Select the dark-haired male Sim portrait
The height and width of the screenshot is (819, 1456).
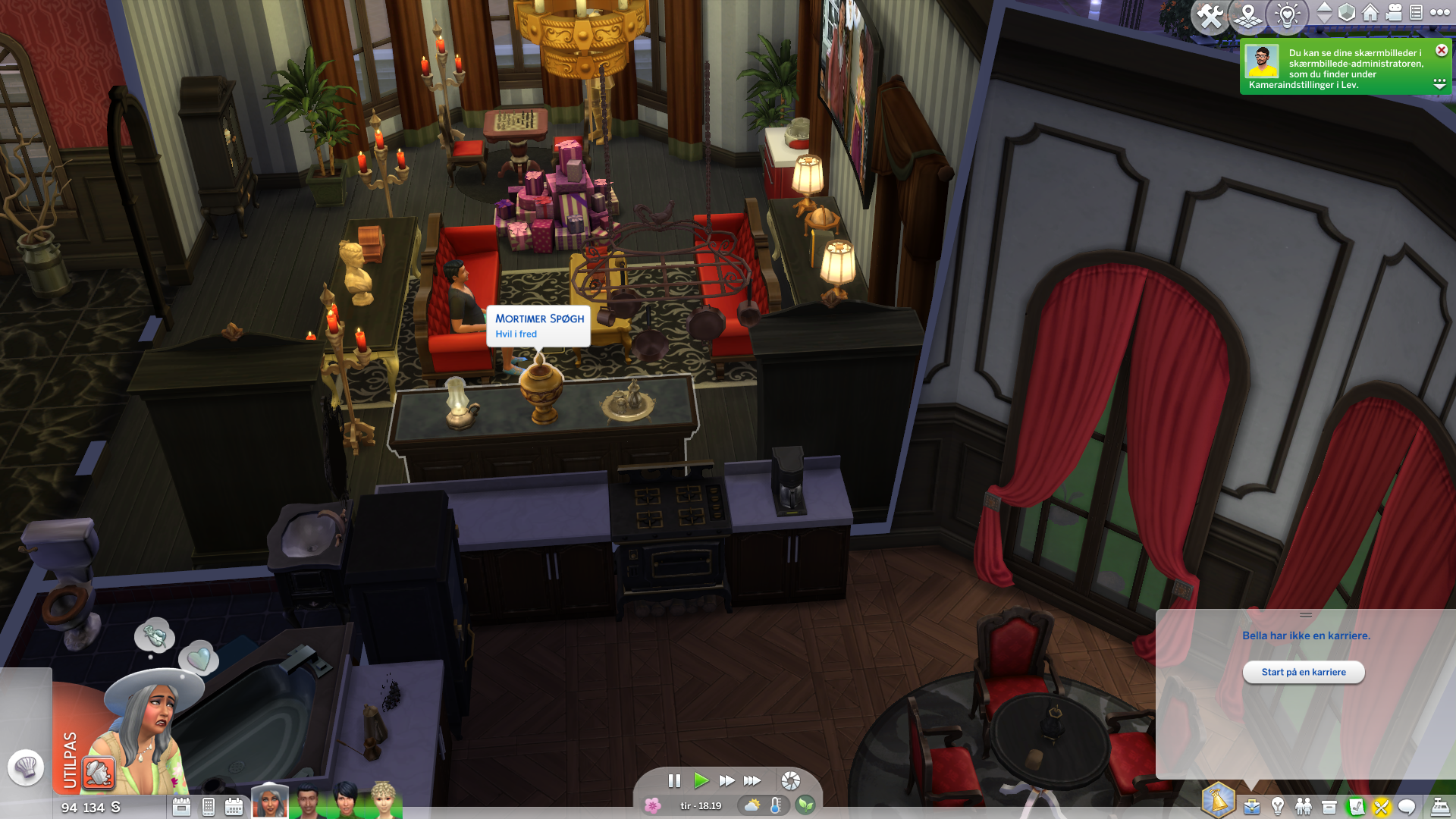pyautogui.click(x=308, y=802)
